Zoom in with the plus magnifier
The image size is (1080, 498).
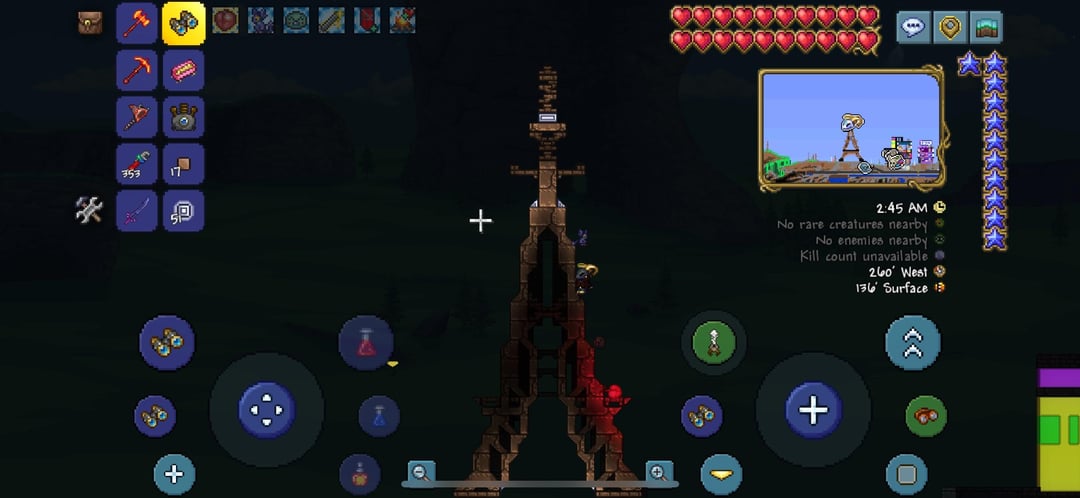(x=659, y=472)
